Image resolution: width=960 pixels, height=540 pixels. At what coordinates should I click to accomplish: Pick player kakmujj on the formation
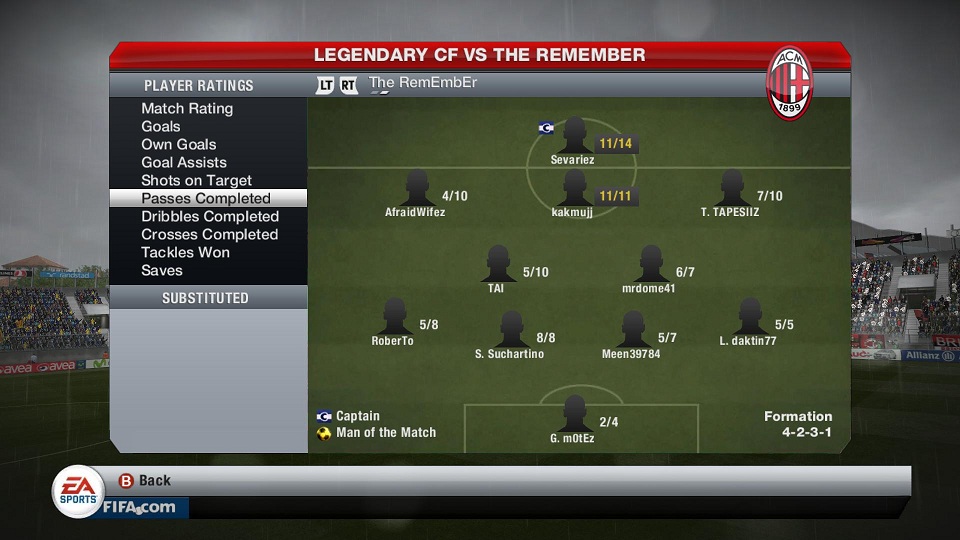[x=573, y=190]
